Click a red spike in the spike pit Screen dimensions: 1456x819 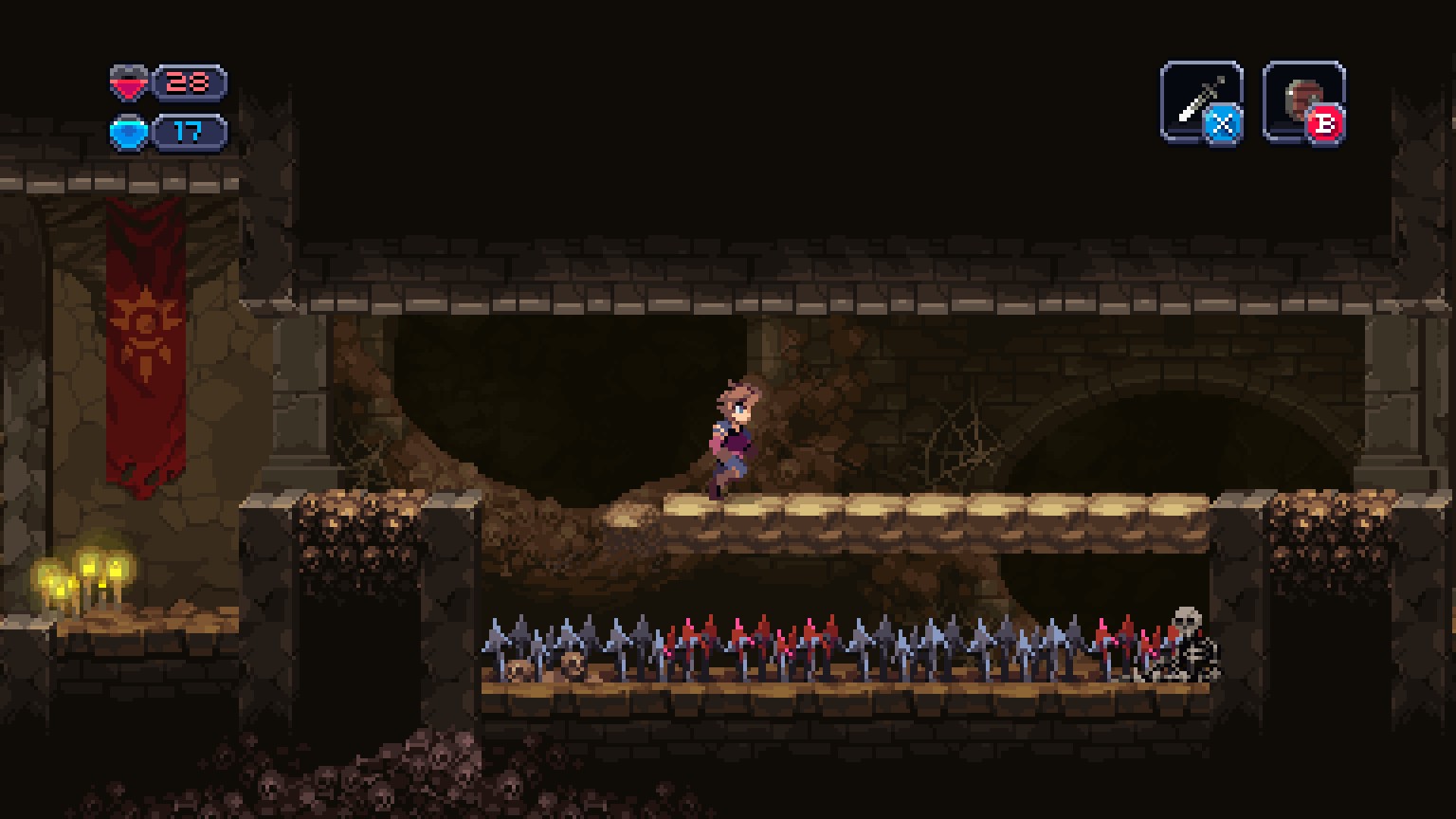point(762,635)
